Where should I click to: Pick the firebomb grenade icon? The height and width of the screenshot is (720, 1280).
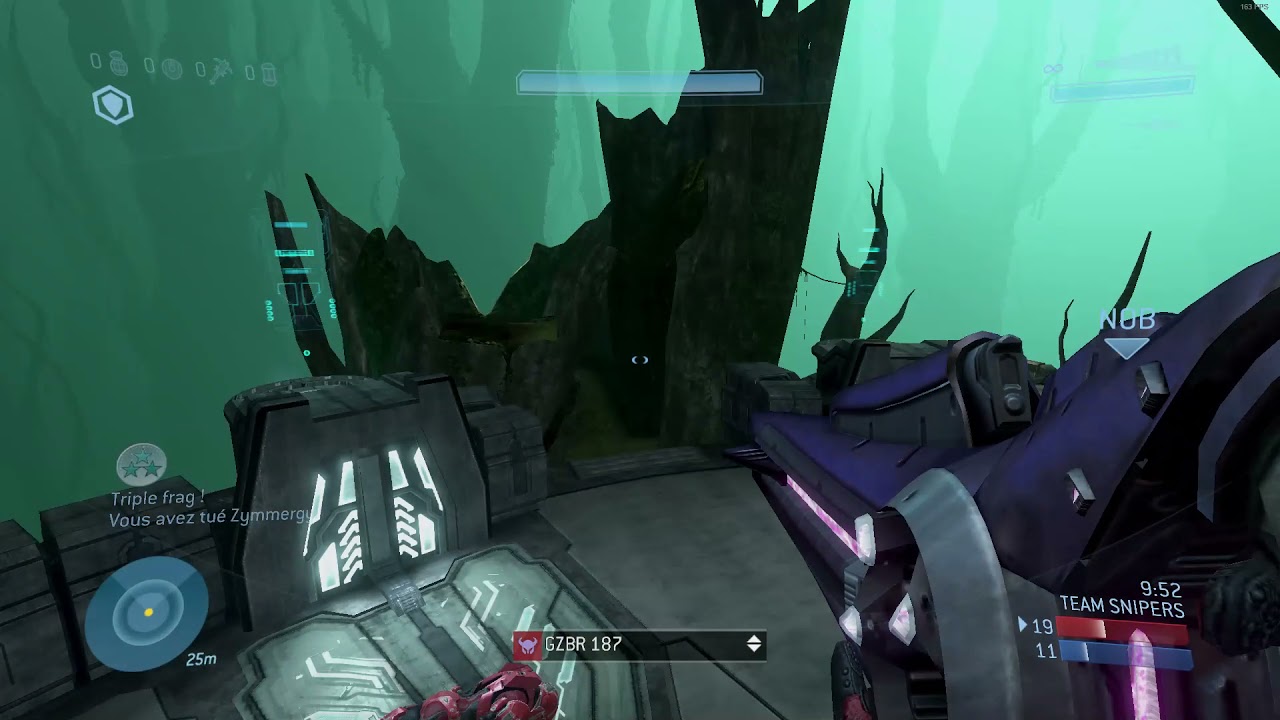(x=270, y=72)
